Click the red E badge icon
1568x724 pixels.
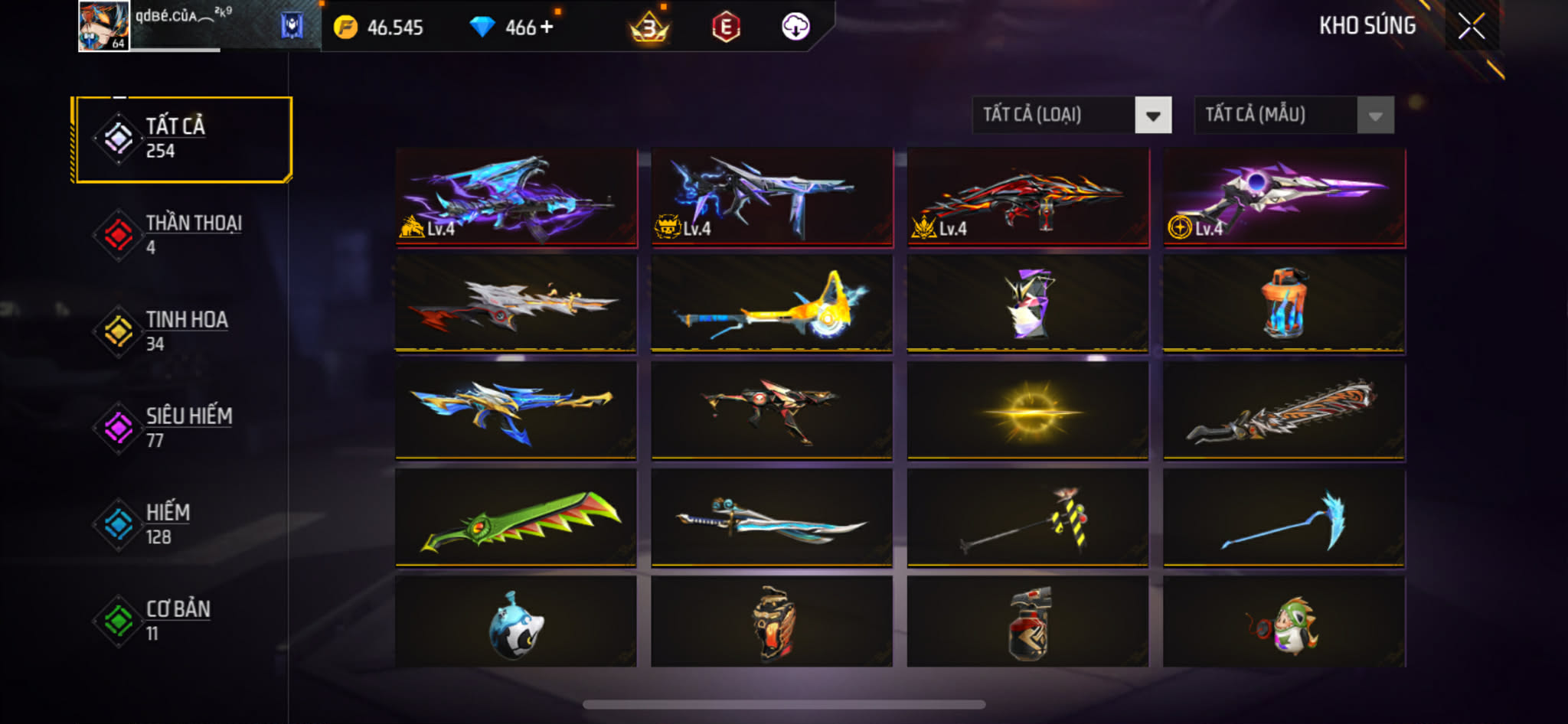click(x=725, y=28)
